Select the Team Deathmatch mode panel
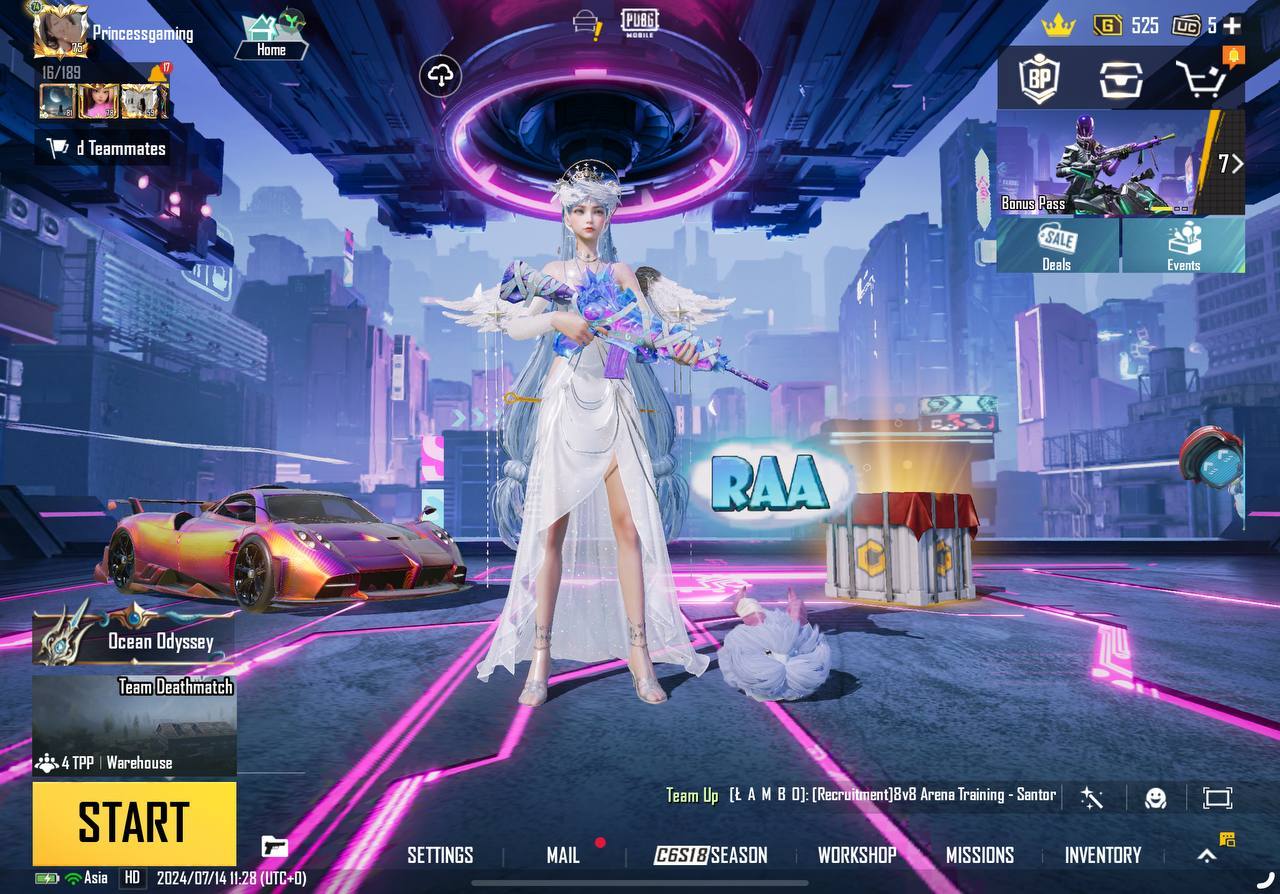The width and height of the screenshot is (1280, 894). point(135,725)
